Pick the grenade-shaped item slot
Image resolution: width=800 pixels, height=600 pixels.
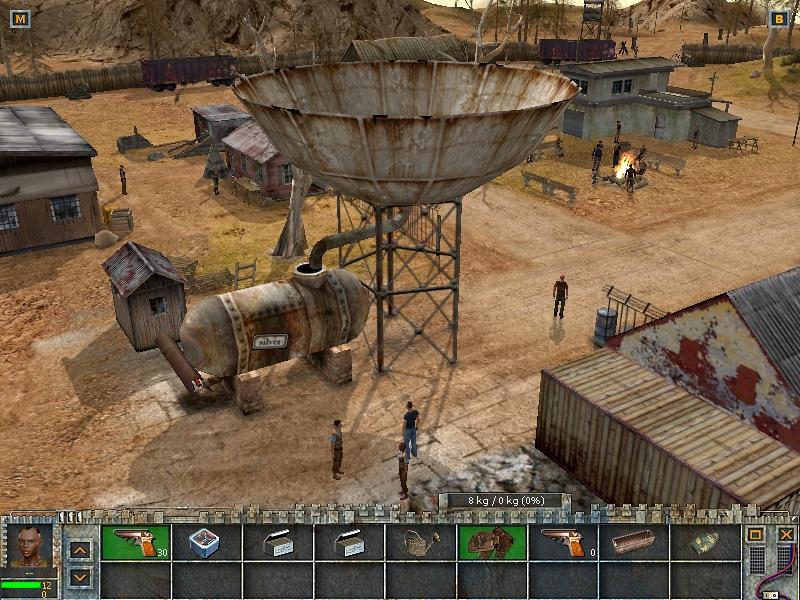tap(704, 542)
